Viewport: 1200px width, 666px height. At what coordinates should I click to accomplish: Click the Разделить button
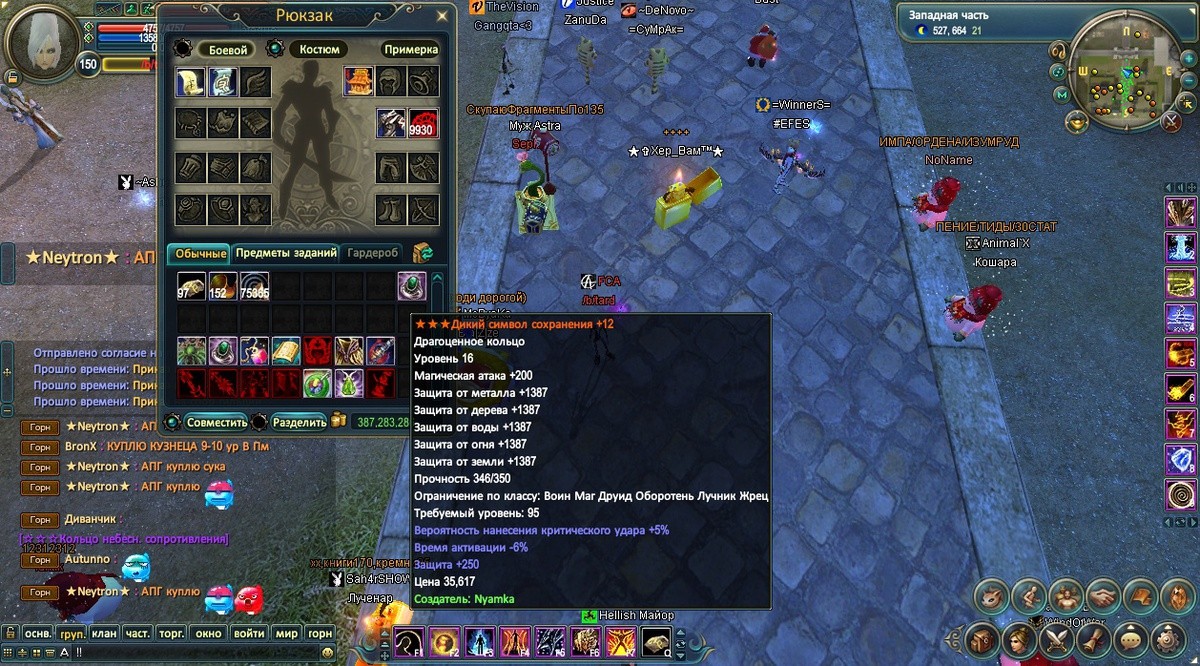pos(299,422)
